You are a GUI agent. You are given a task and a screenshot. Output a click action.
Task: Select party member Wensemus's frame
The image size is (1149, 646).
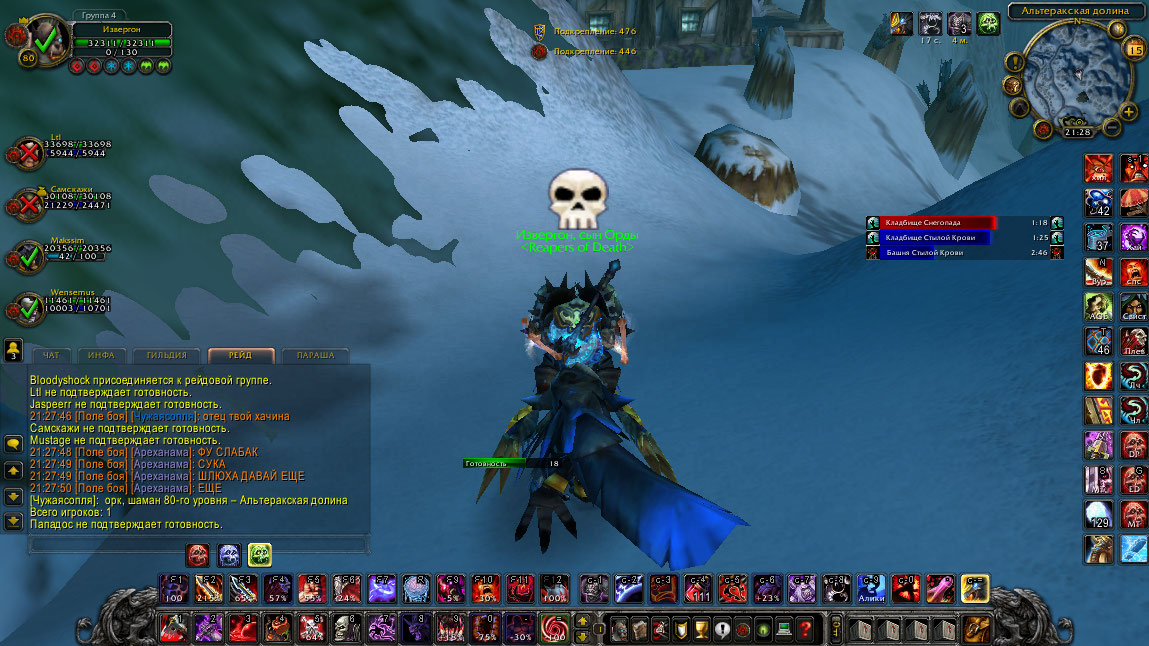coord(60,304)
